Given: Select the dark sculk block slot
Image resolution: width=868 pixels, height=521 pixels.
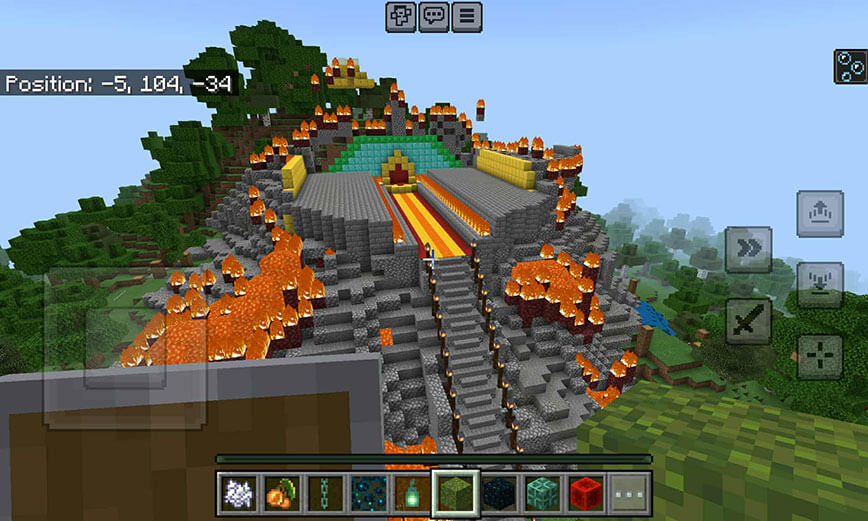Looking at the screenshot, I should tap(499, 493).
